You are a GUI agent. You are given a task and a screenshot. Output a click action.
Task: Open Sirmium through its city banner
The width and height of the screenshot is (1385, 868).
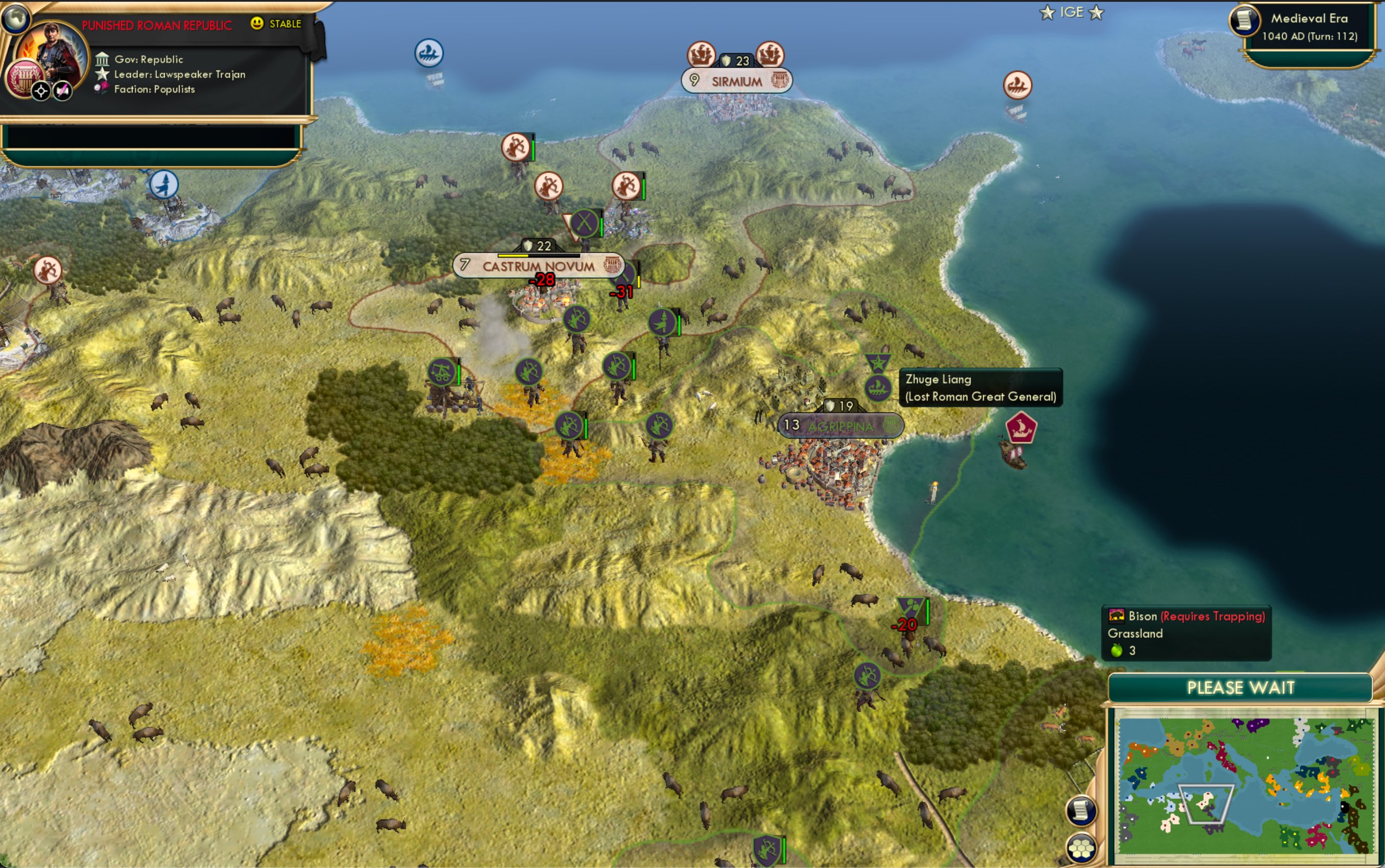point(737,80)
